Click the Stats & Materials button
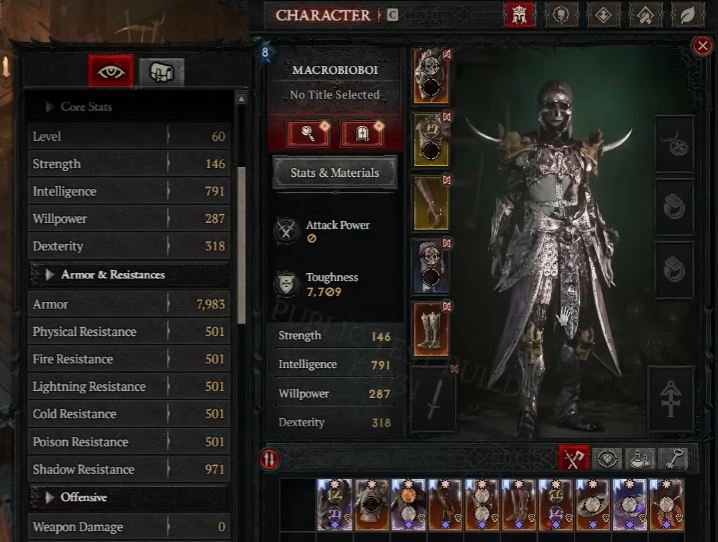The image size is (718, 542). [x=334, y=173]
